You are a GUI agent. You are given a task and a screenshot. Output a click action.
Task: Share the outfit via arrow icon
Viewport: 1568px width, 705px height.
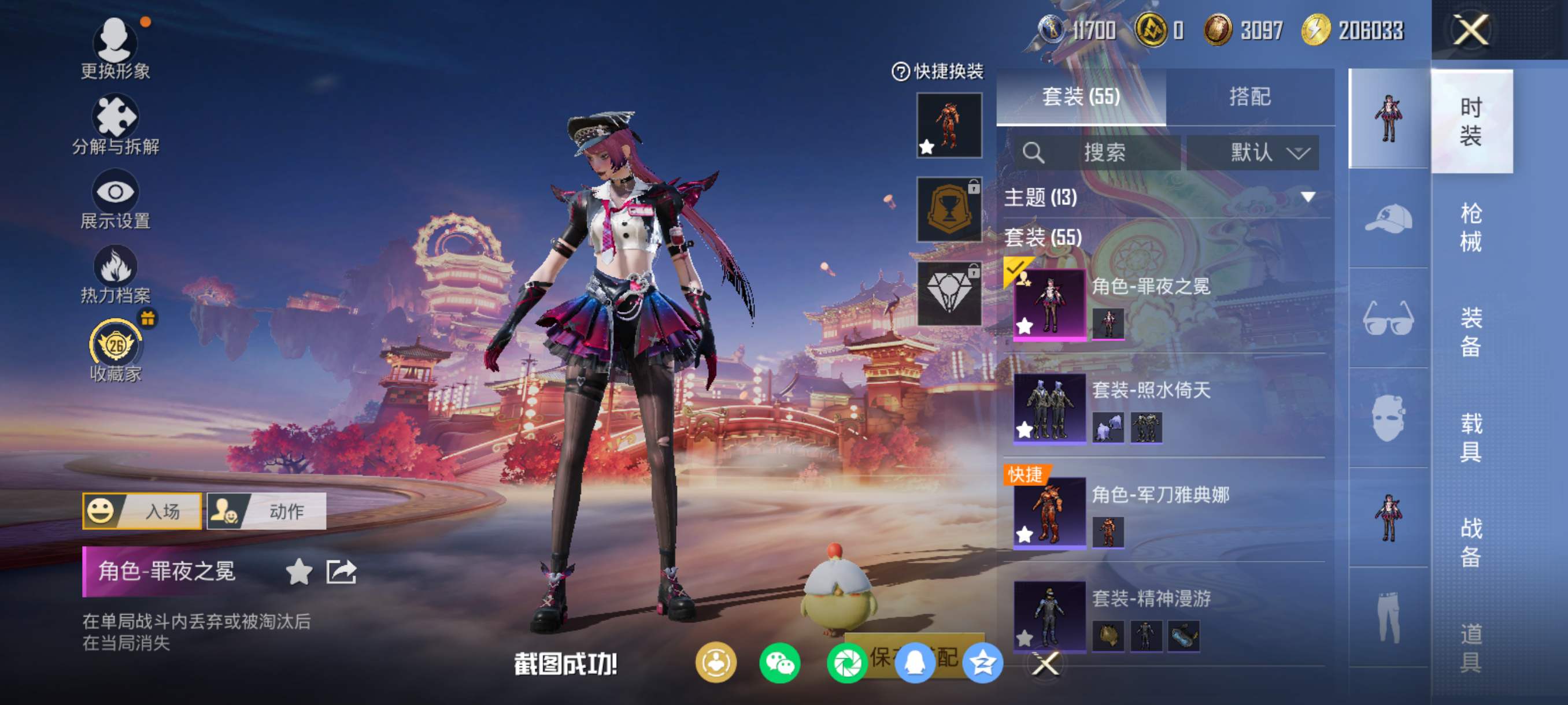coord(341,572)
